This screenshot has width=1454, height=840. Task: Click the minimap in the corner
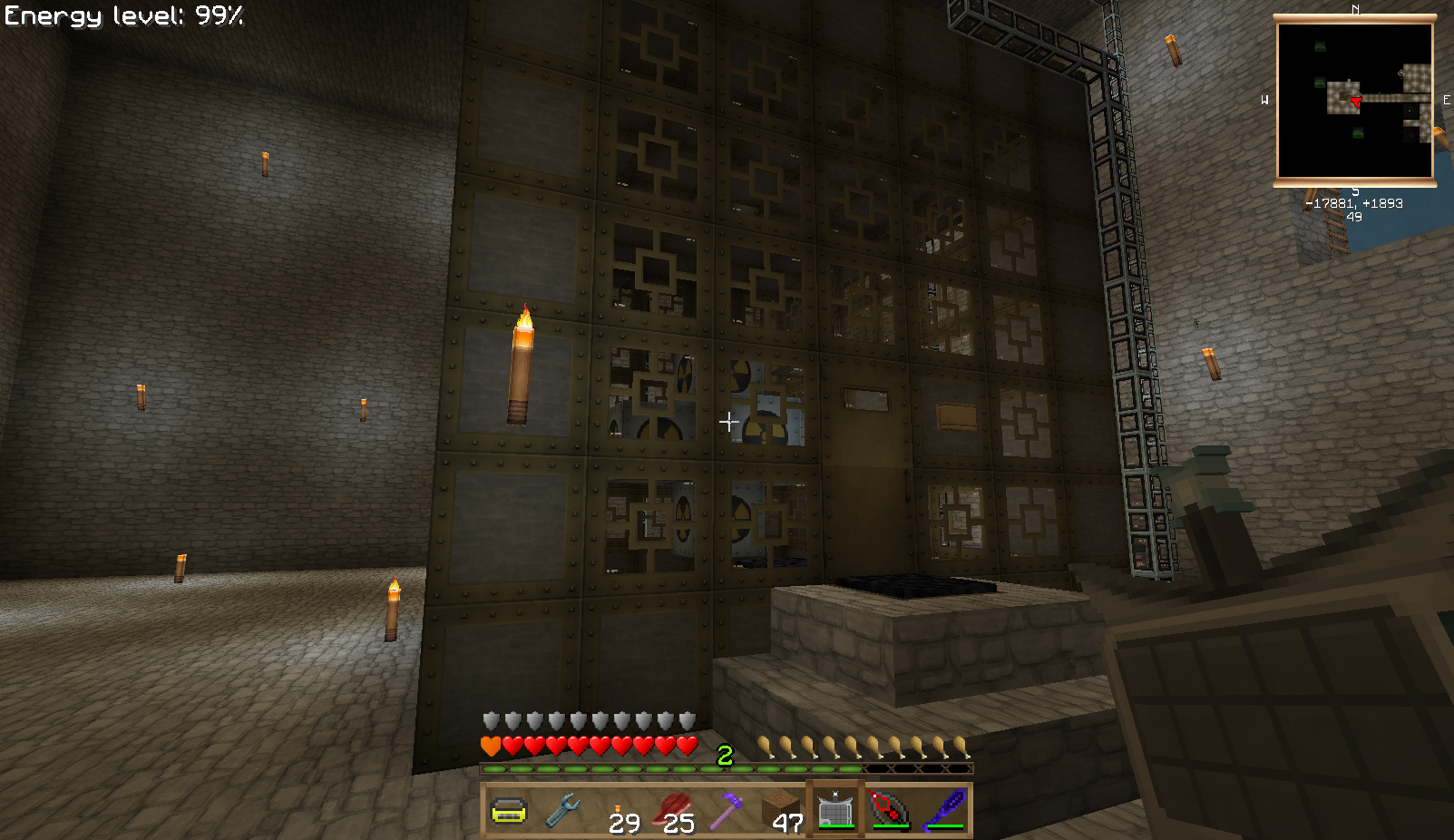click(1355, 101)
